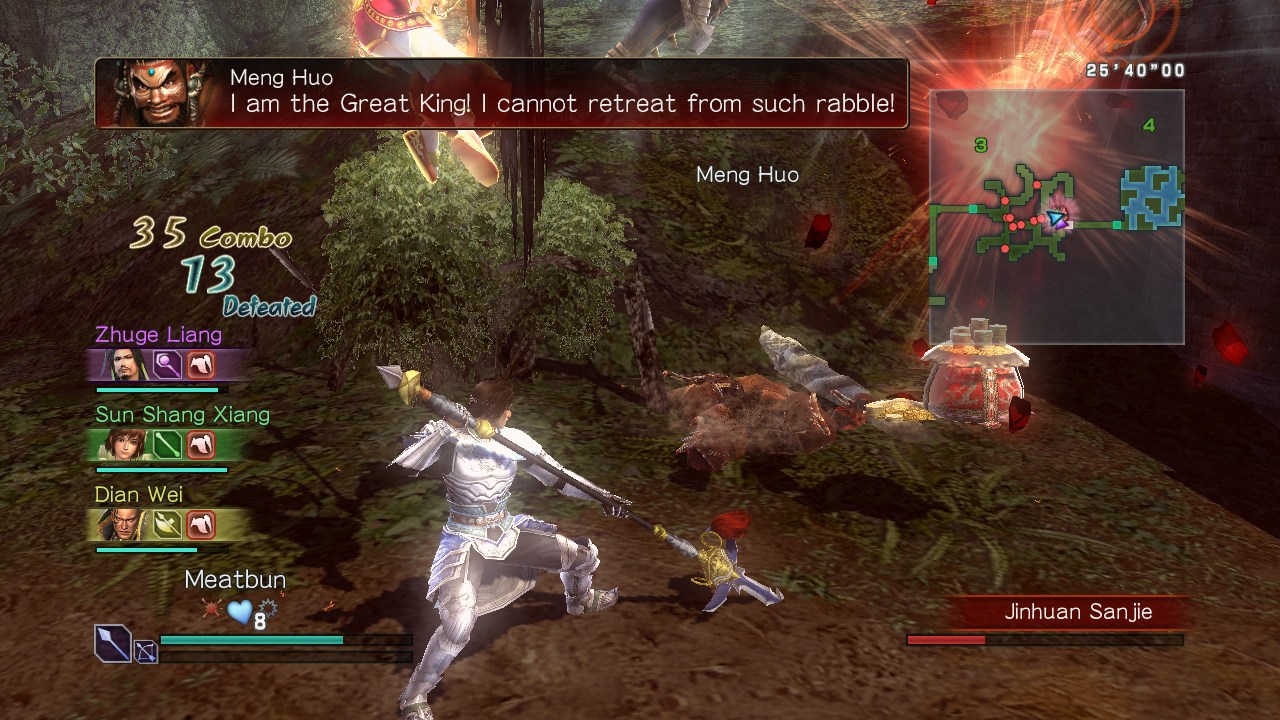
Task: Click the blue heart affinity icon above Meatbun
Action: click(239, 611)
